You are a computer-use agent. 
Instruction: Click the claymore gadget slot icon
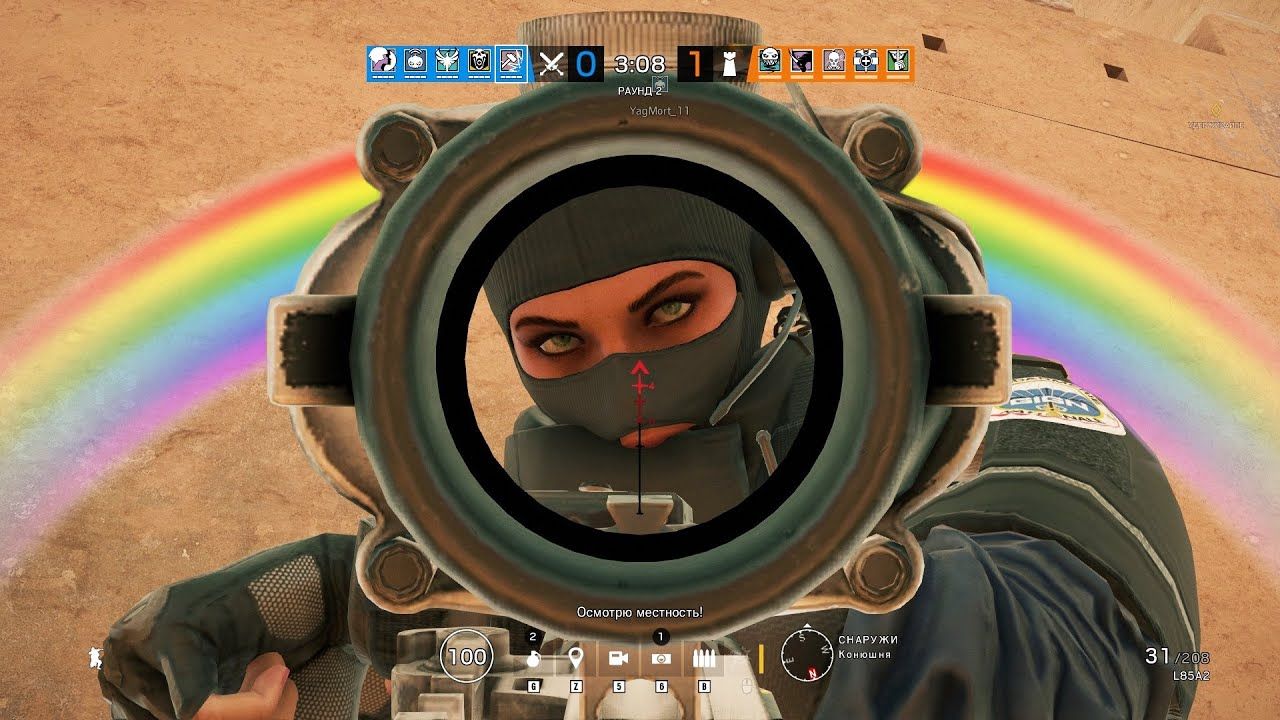coord(660,658)
